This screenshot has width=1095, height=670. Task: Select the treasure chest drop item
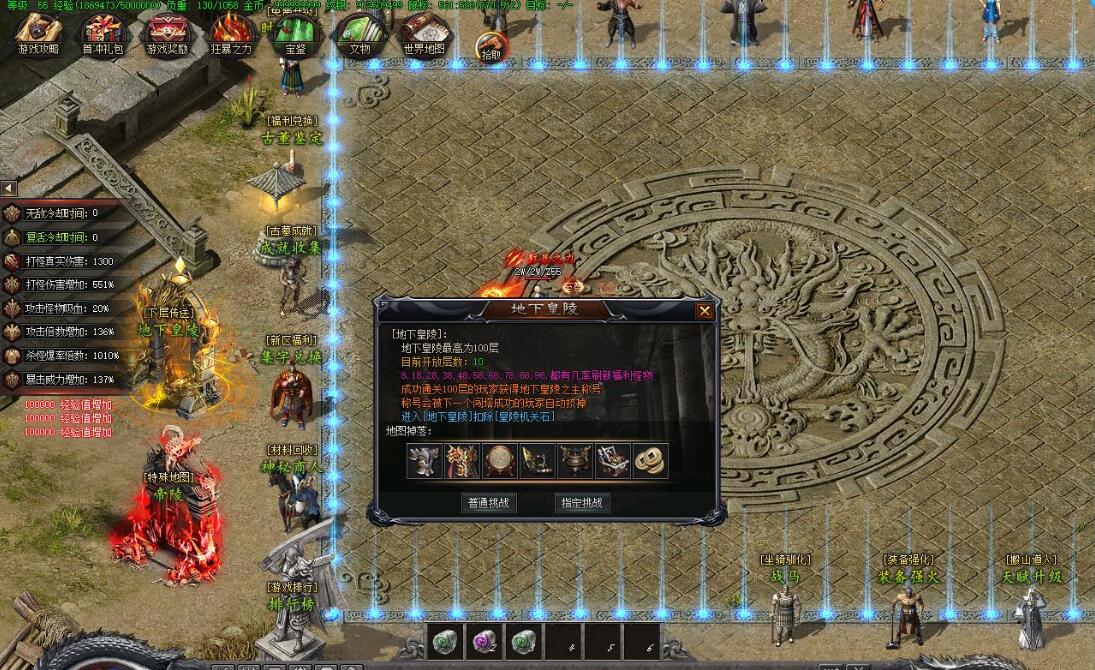click(612, 460)
